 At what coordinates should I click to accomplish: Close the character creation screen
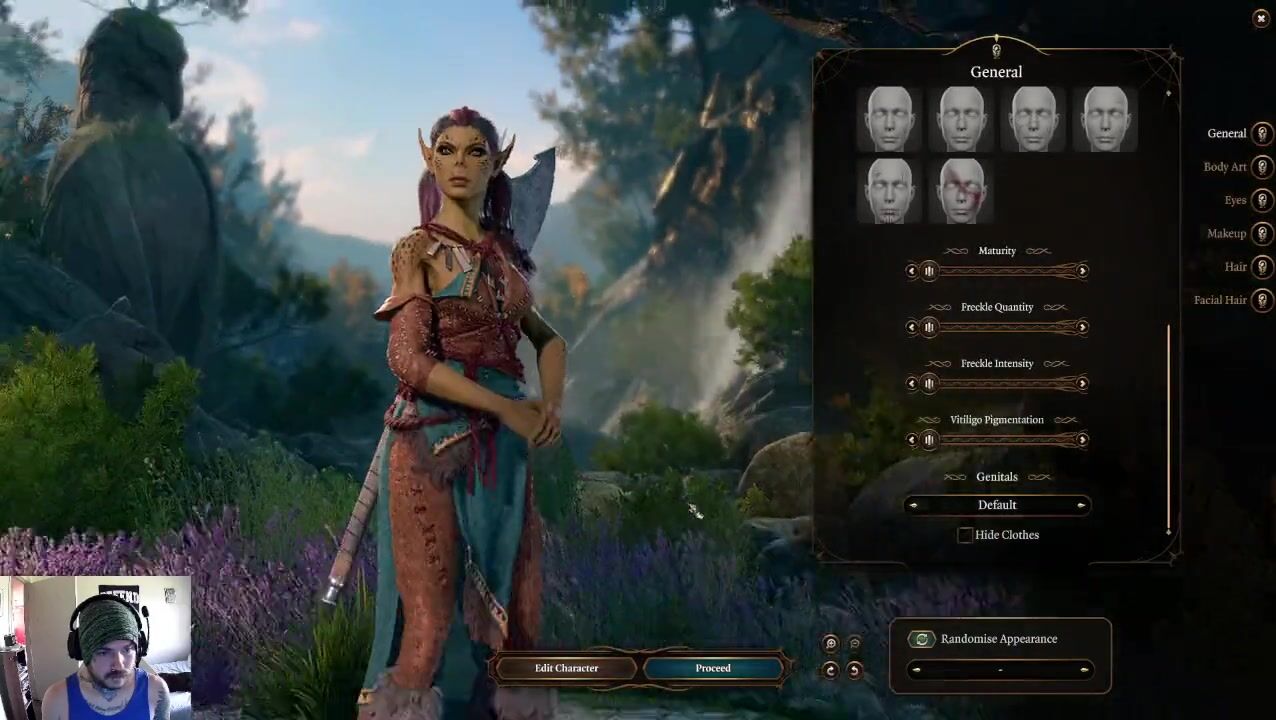coord(1260,19)
